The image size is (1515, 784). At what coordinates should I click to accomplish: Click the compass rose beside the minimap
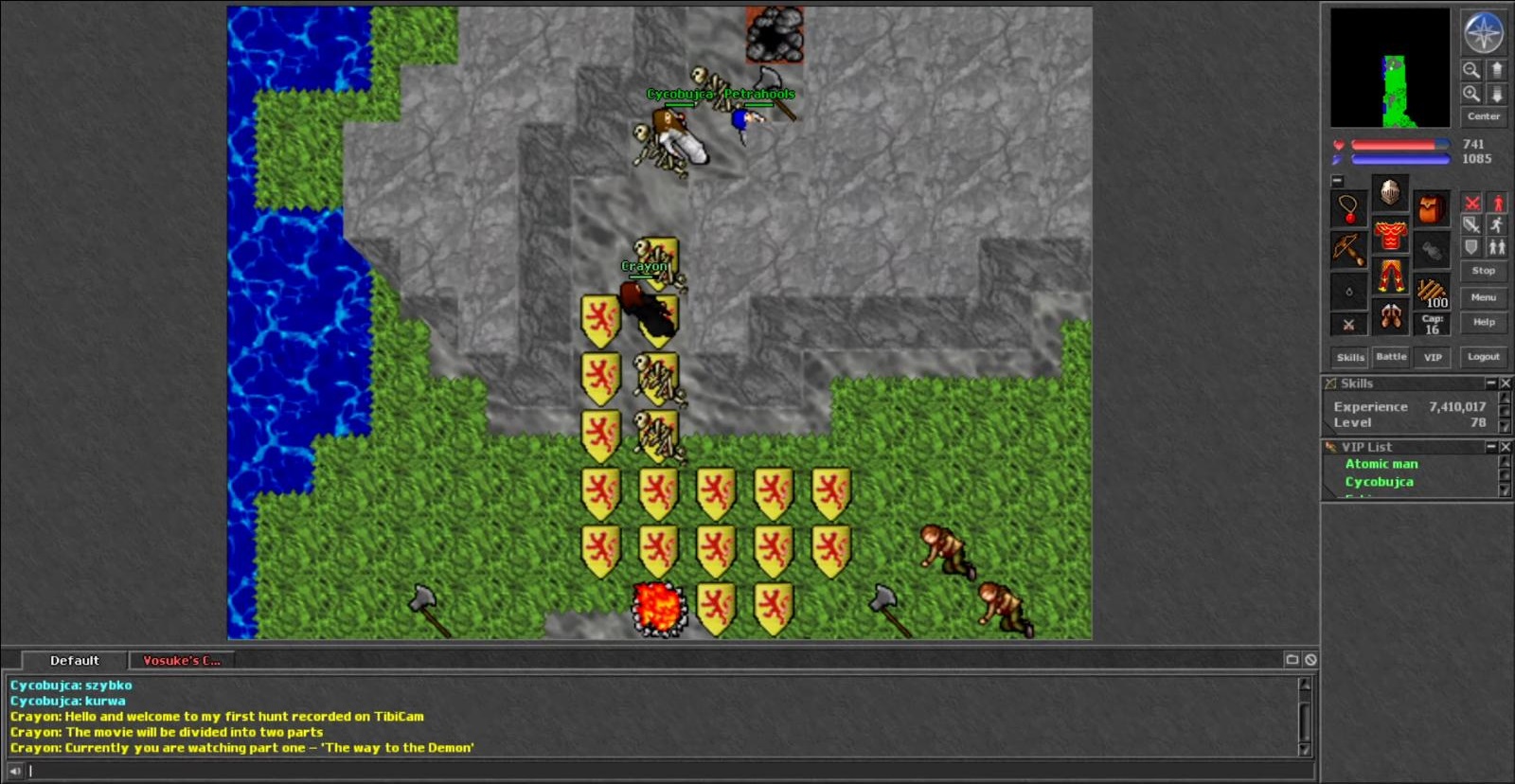click(1483, 33)
